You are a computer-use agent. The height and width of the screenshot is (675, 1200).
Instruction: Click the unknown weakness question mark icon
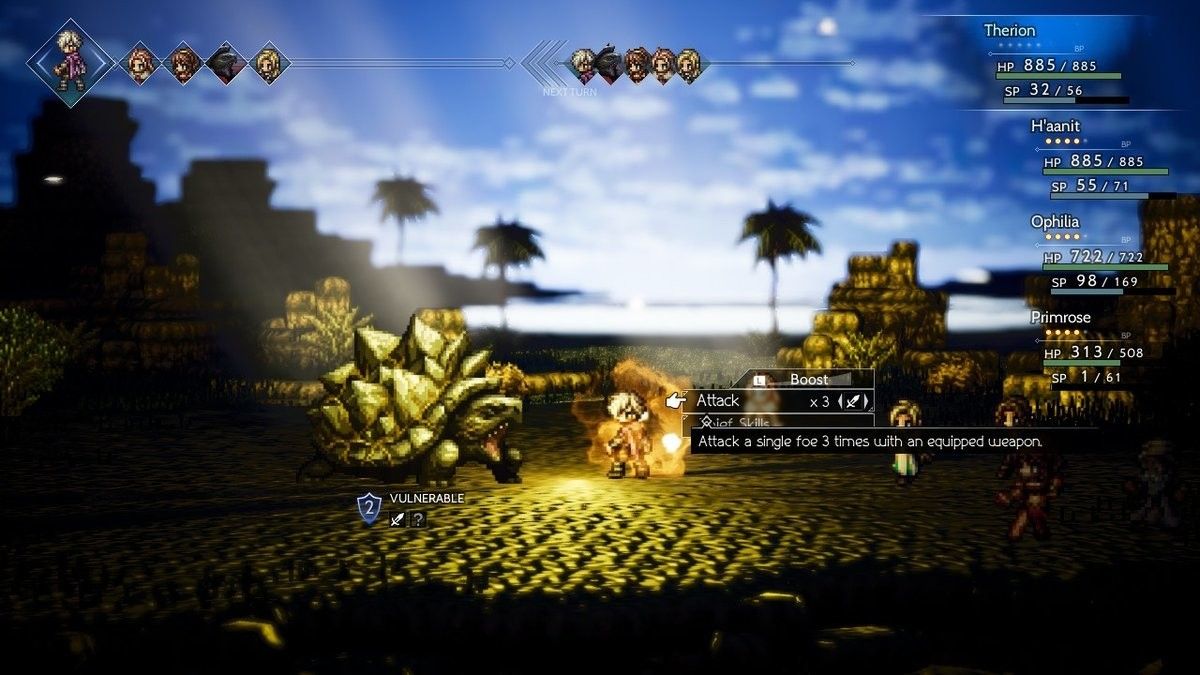(x=418, y=519)
